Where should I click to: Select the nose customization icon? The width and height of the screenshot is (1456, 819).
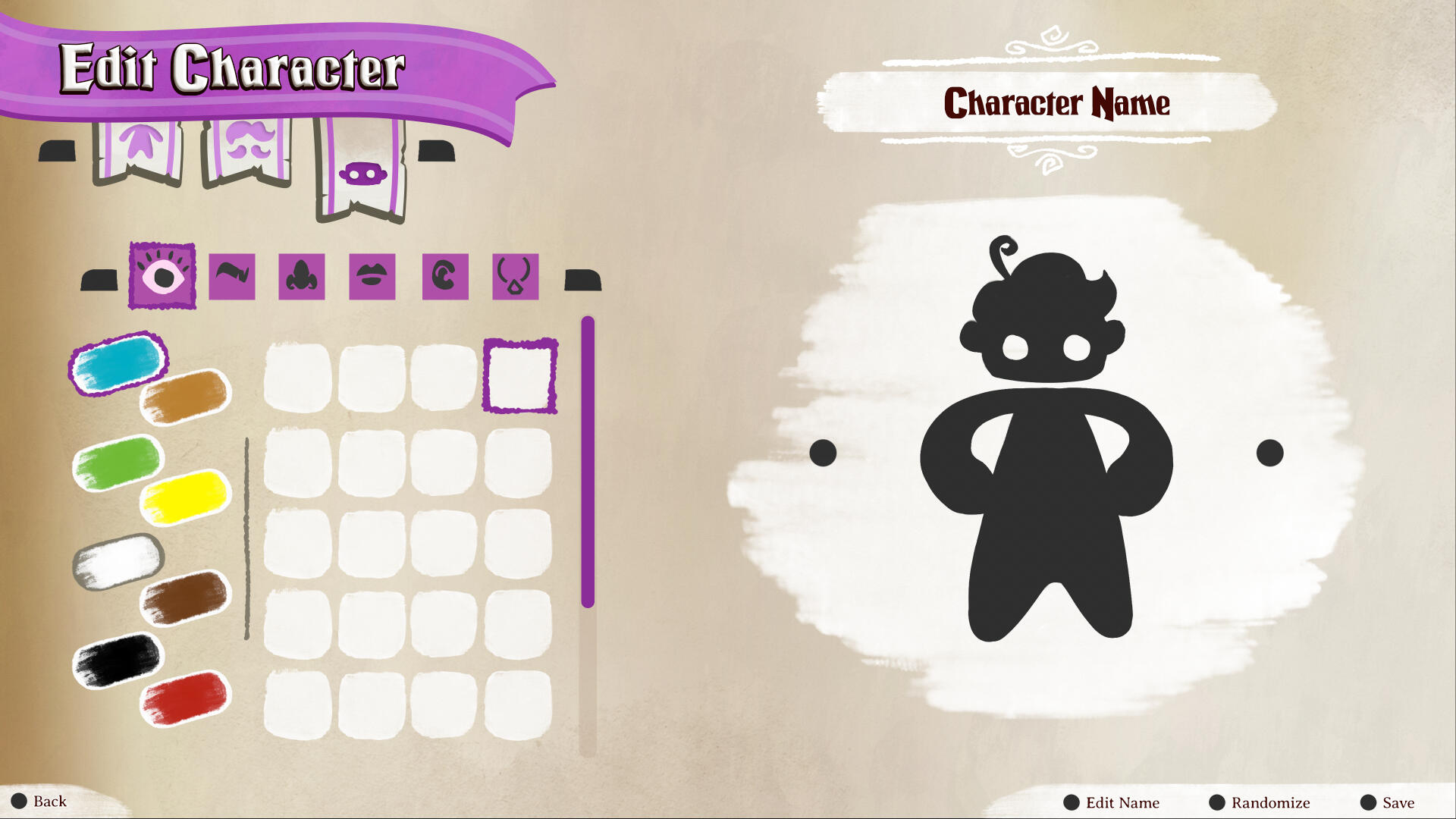click(x=303, y=276)
